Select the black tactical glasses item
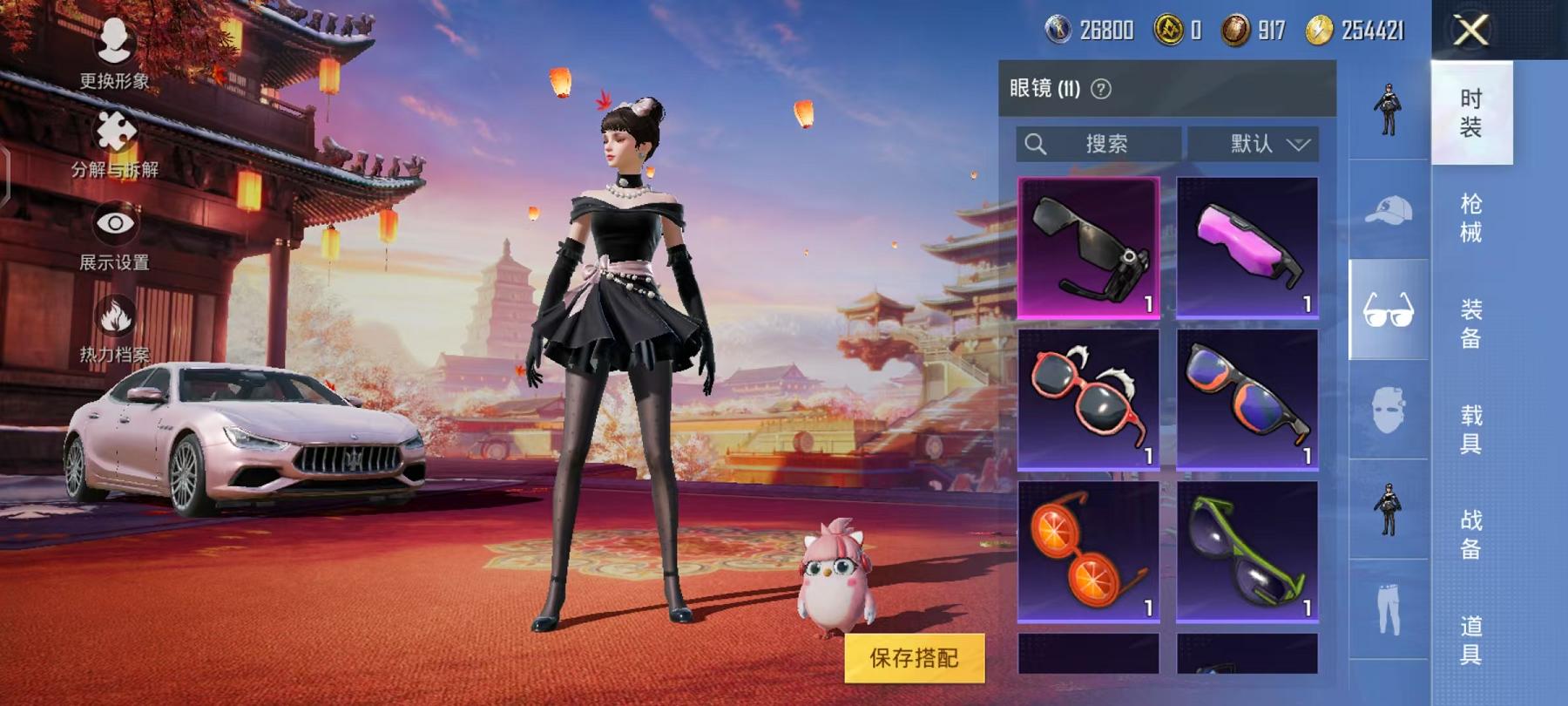The image size is (1568, 706). (1089, 248)
